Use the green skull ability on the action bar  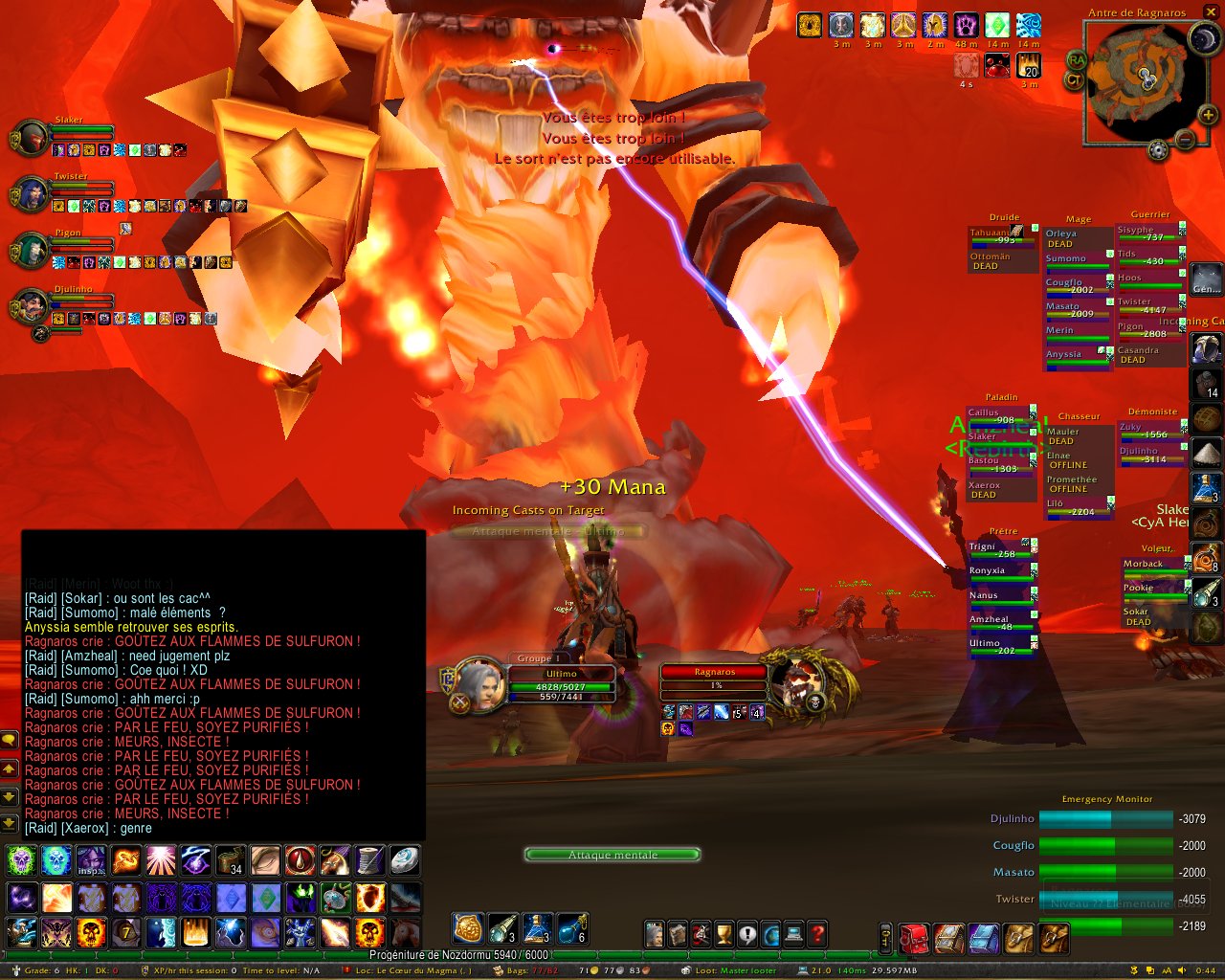click(22, 860)
